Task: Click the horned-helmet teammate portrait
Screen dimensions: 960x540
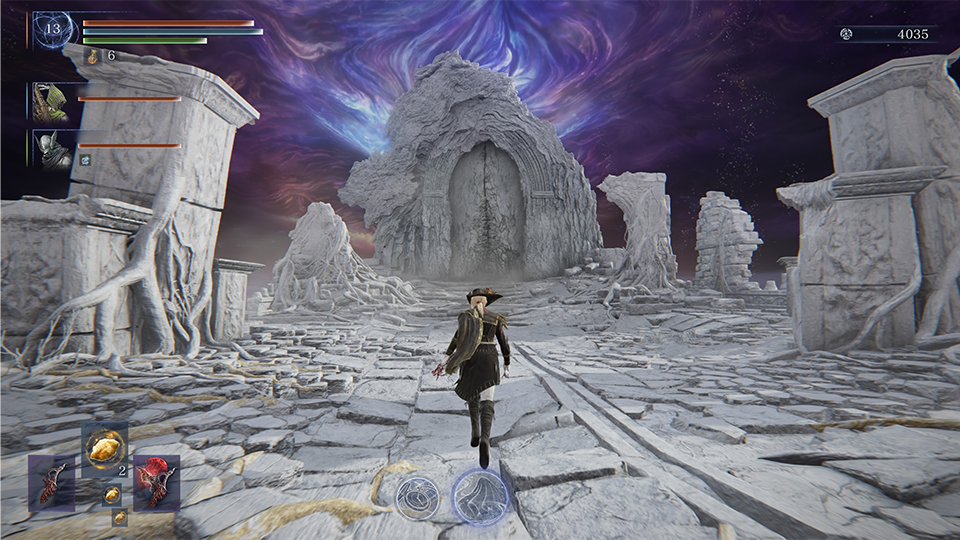Action: pyautogui.click(x=52, y=150)
